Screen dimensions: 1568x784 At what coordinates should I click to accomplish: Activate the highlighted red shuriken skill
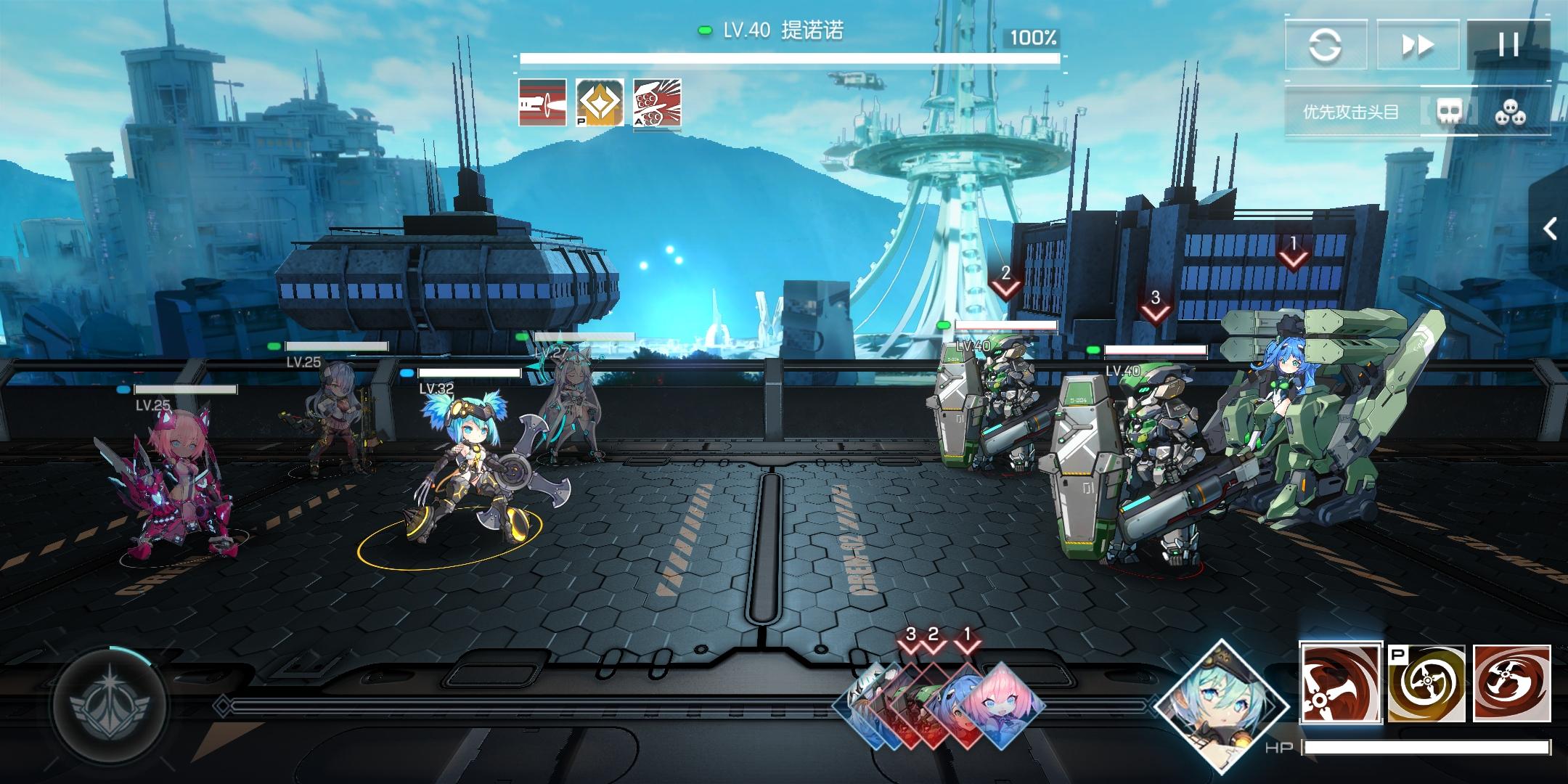(1340, 682)
